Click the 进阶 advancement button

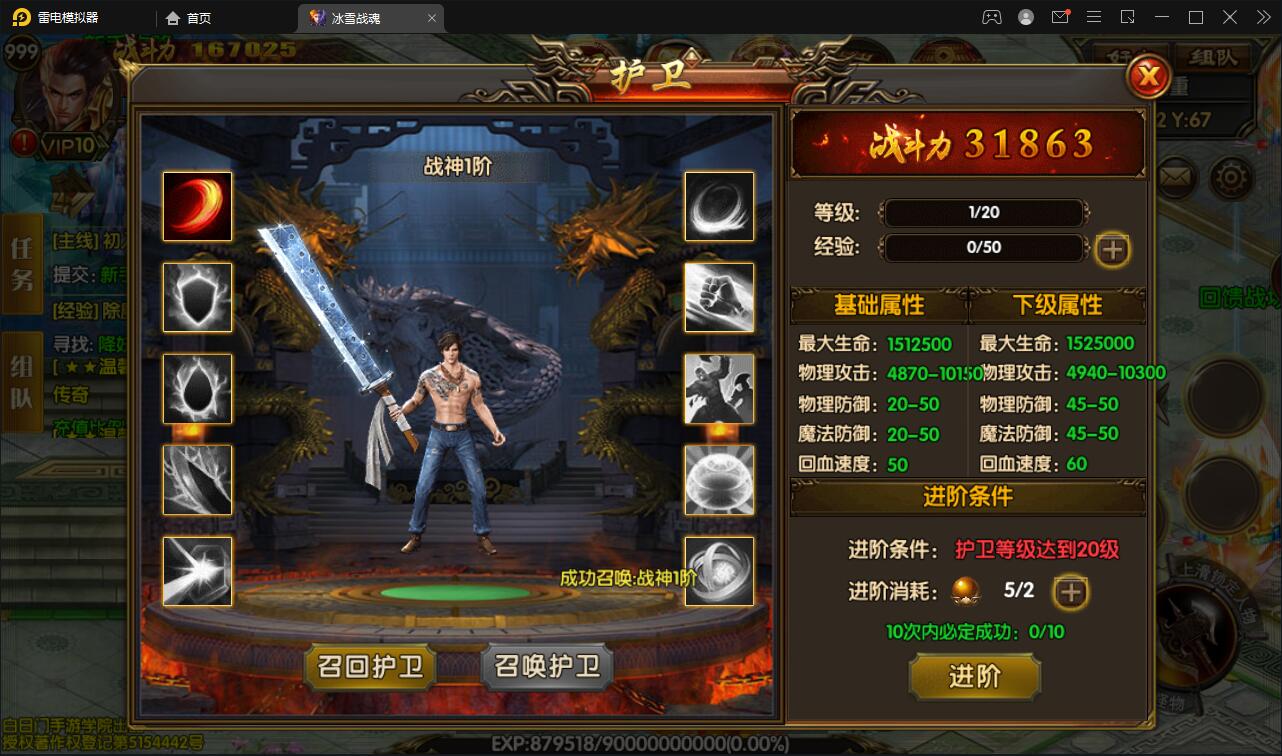click(x=974, y=677)
